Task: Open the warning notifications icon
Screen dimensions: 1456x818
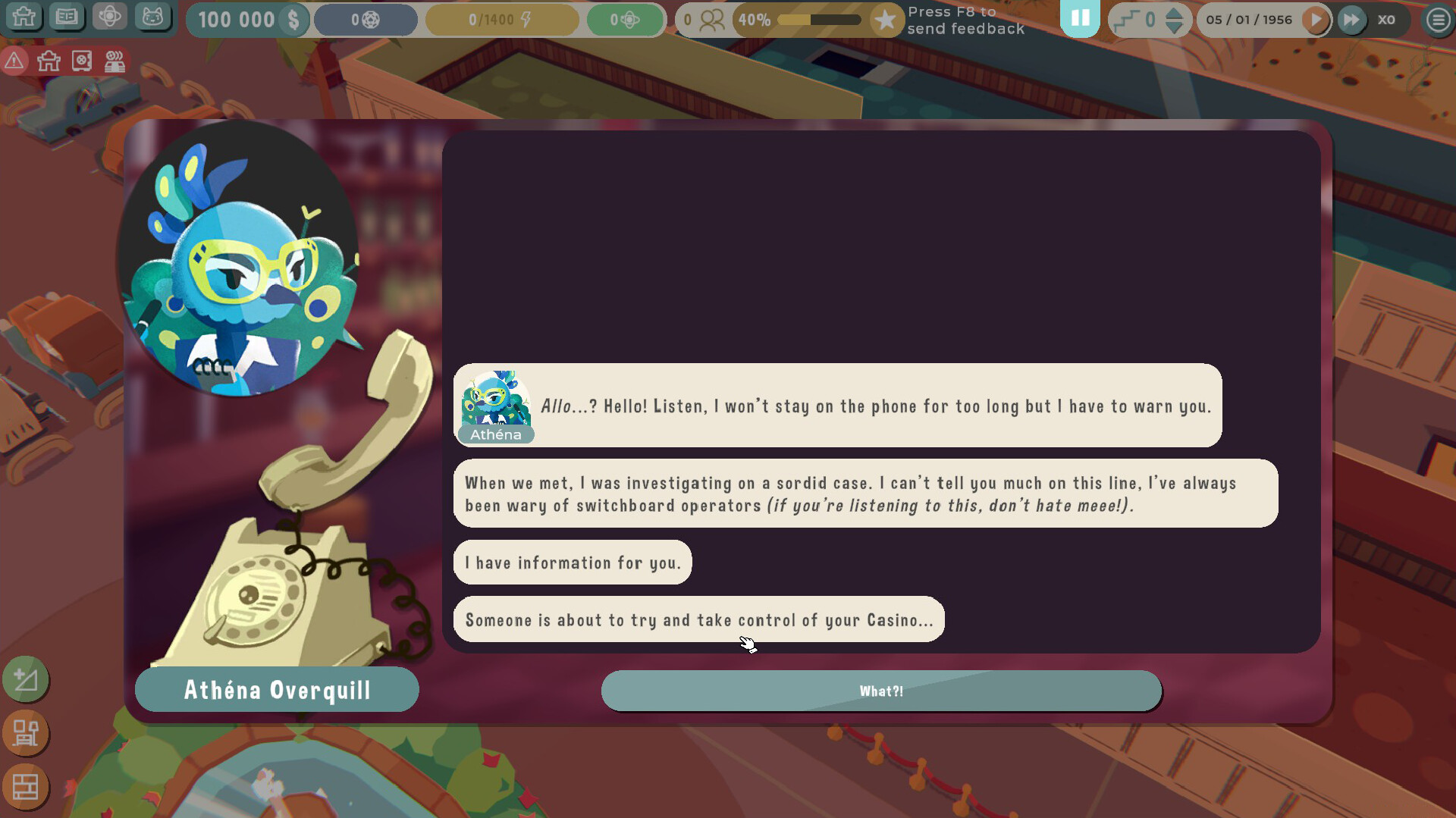Action: point(14,61)
